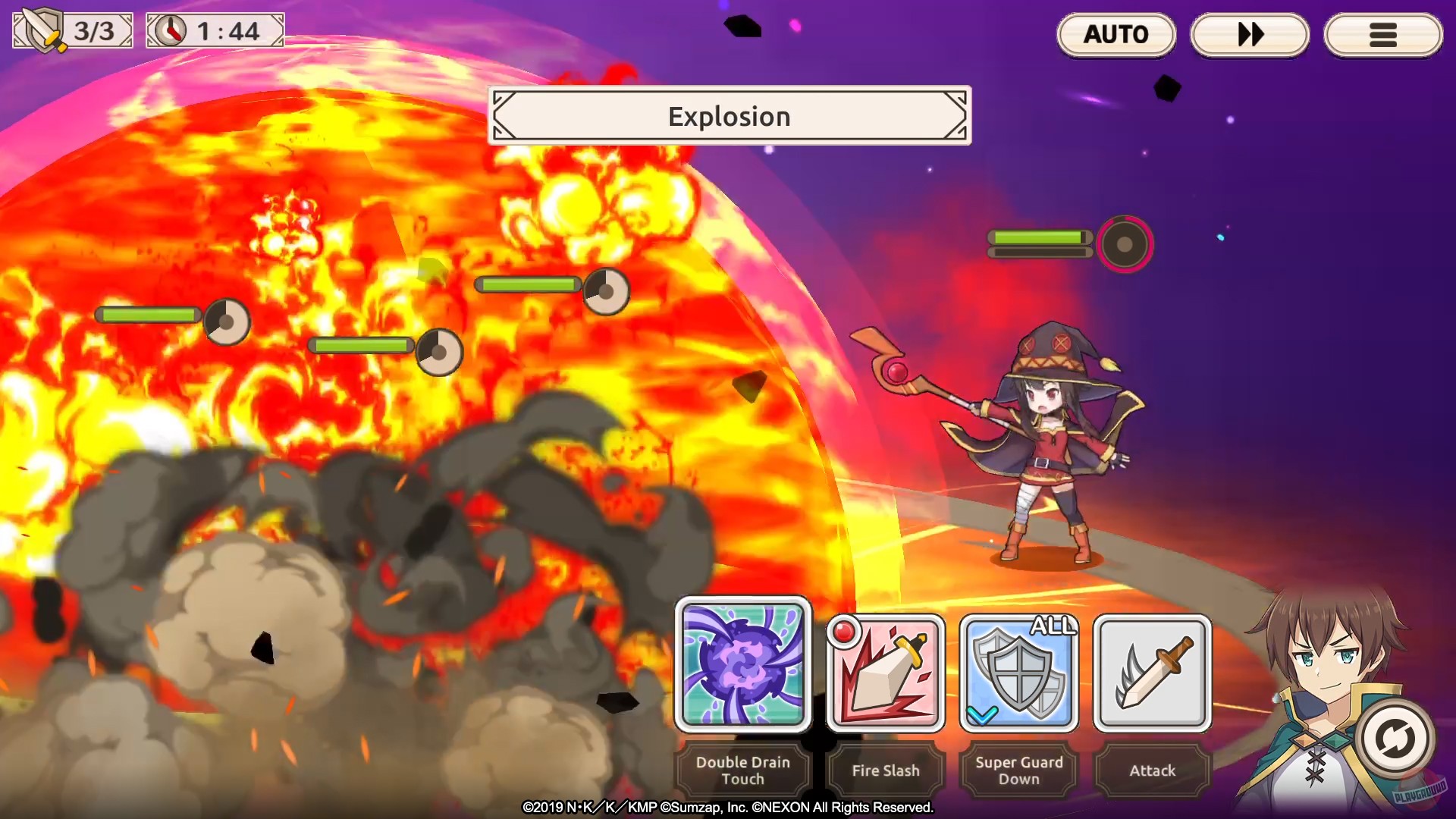The height and width of the screenshot is (819, 1456).
Task: Expand the Explosion skill name banner
Action: click(x=729, y=115)
